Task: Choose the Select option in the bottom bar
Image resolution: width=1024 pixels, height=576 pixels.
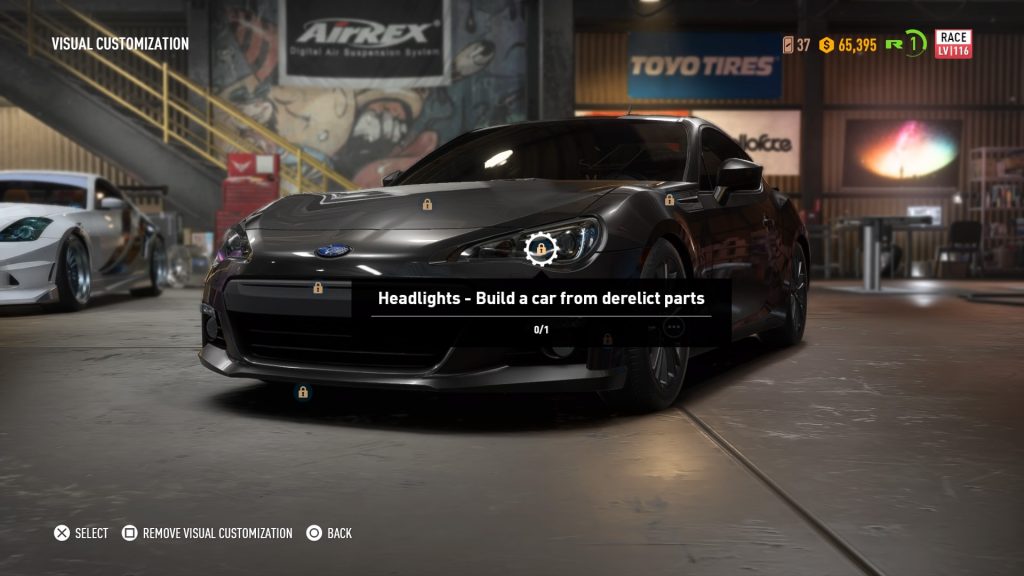Action: click(81, 533)
